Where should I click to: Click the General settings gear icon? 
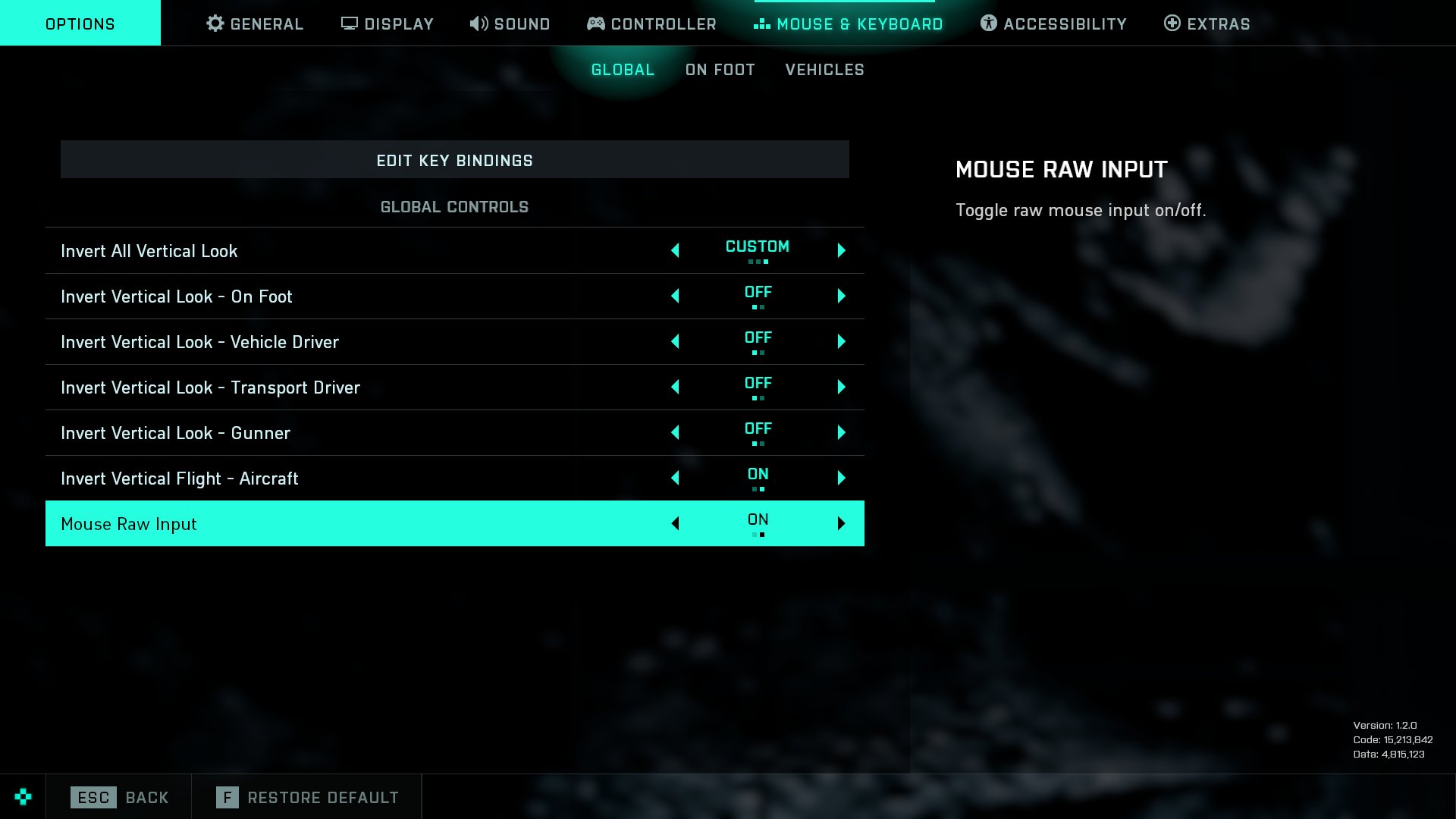pos(215,24)
